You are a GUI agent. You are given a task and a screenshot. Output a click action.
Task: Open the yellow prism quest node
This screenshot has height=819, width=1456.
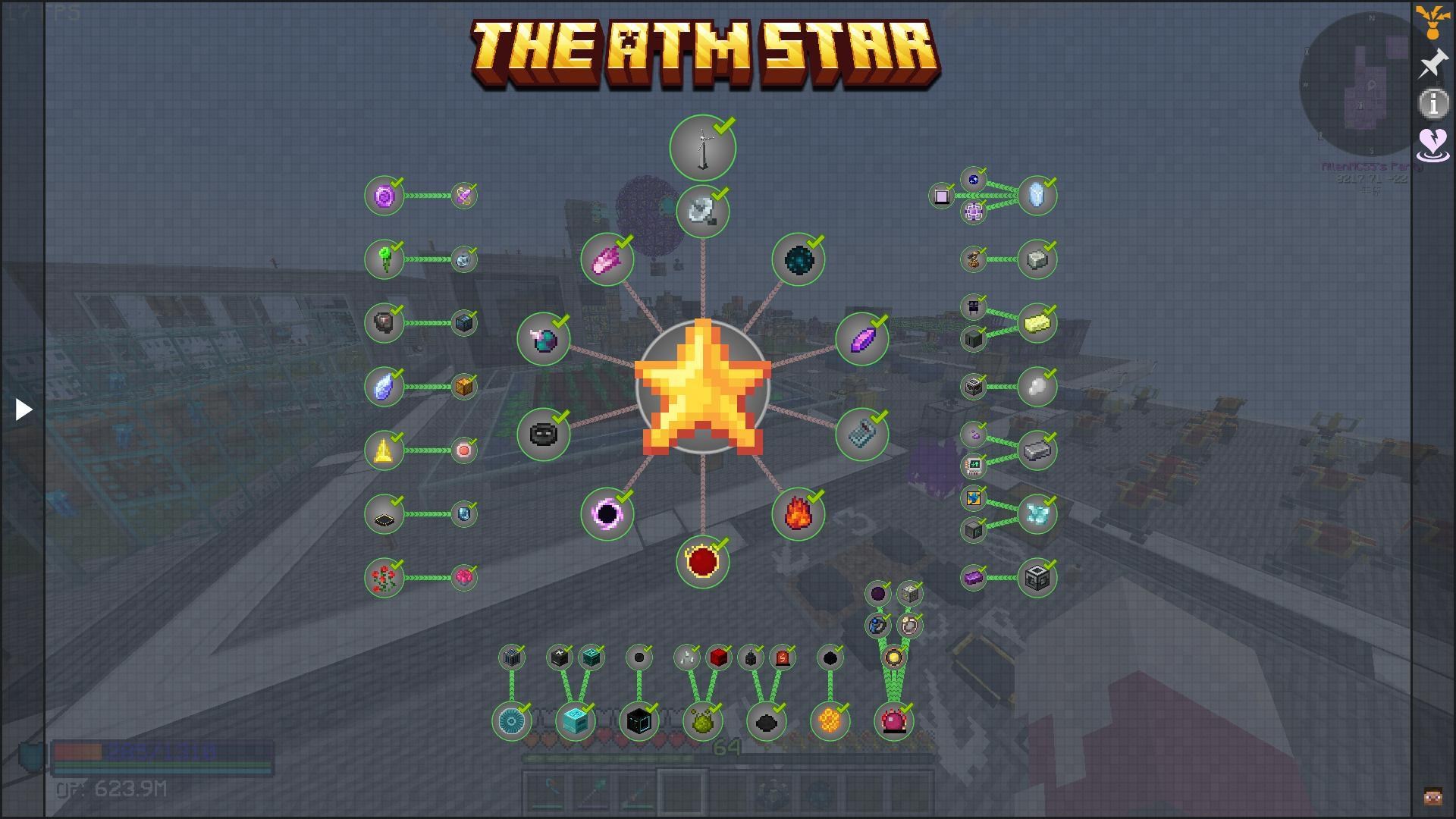383,450
